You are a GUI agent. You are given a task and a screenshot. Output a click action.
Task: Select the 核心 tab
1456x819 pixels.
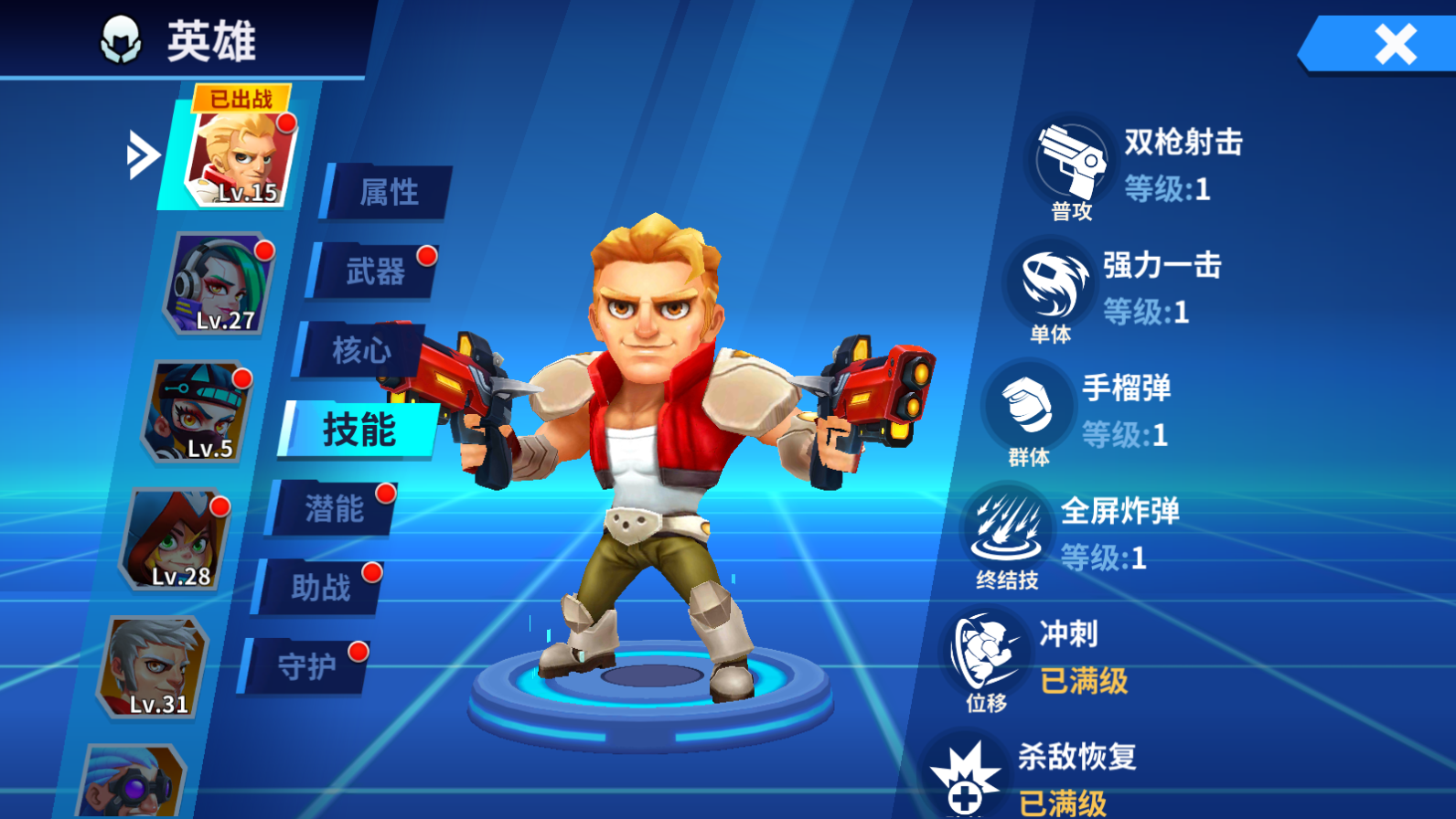point(360,350)
